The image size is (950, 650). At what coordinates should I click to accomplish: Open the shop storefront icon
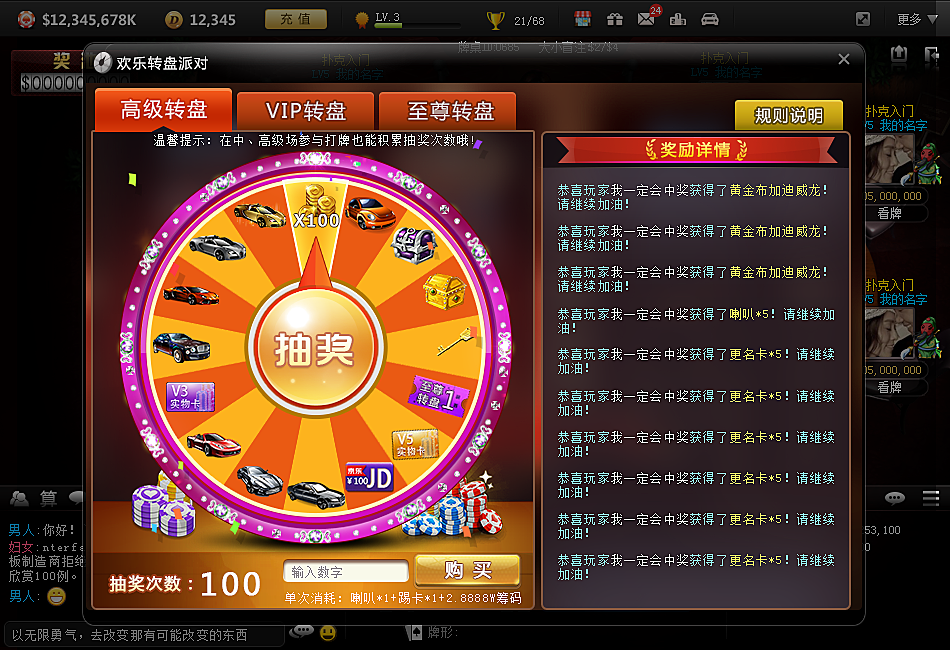[x=583, y=19]
